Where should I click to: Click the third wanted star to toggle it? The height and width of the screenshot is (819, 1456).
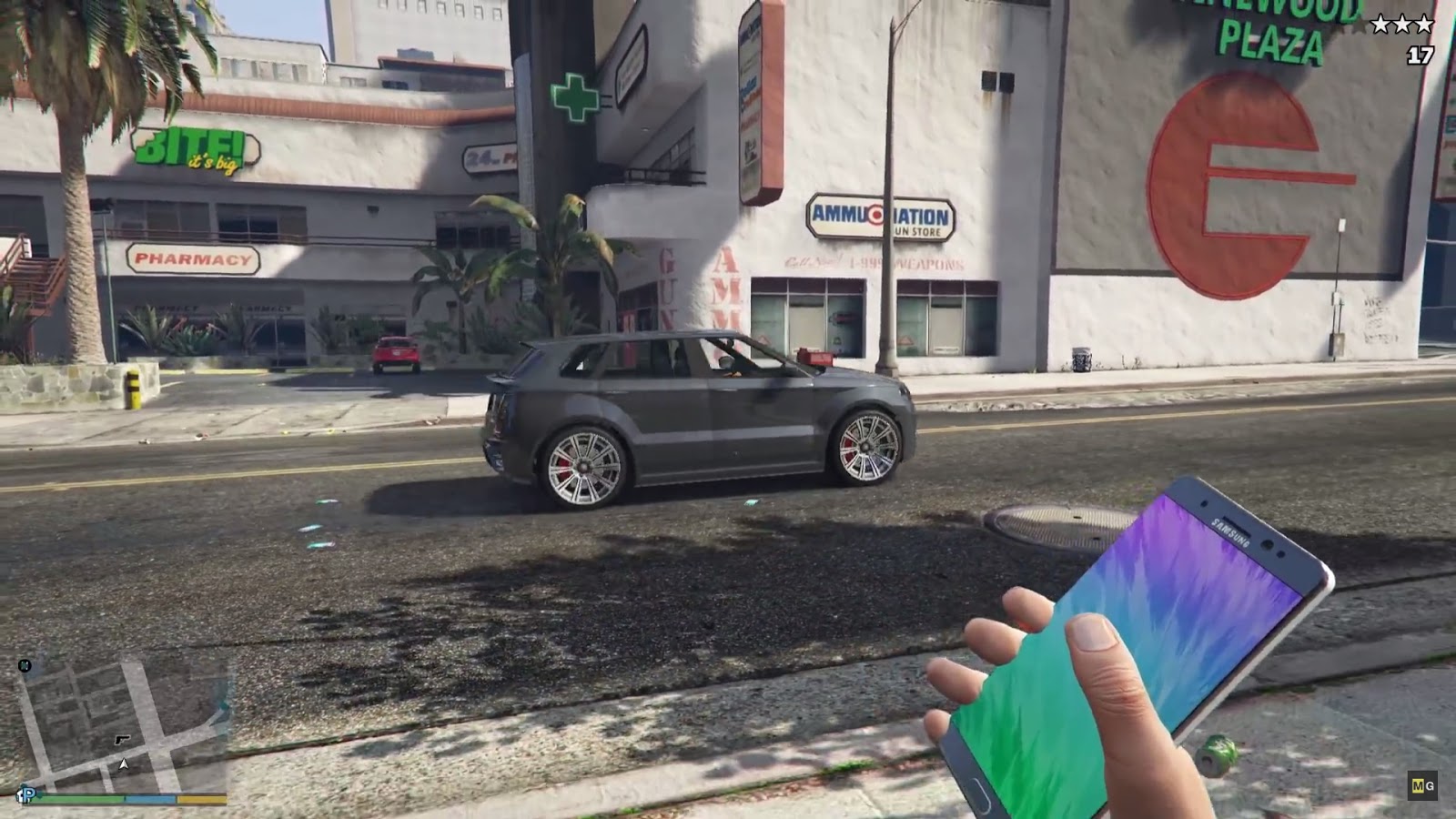(x=1423, y=24)
